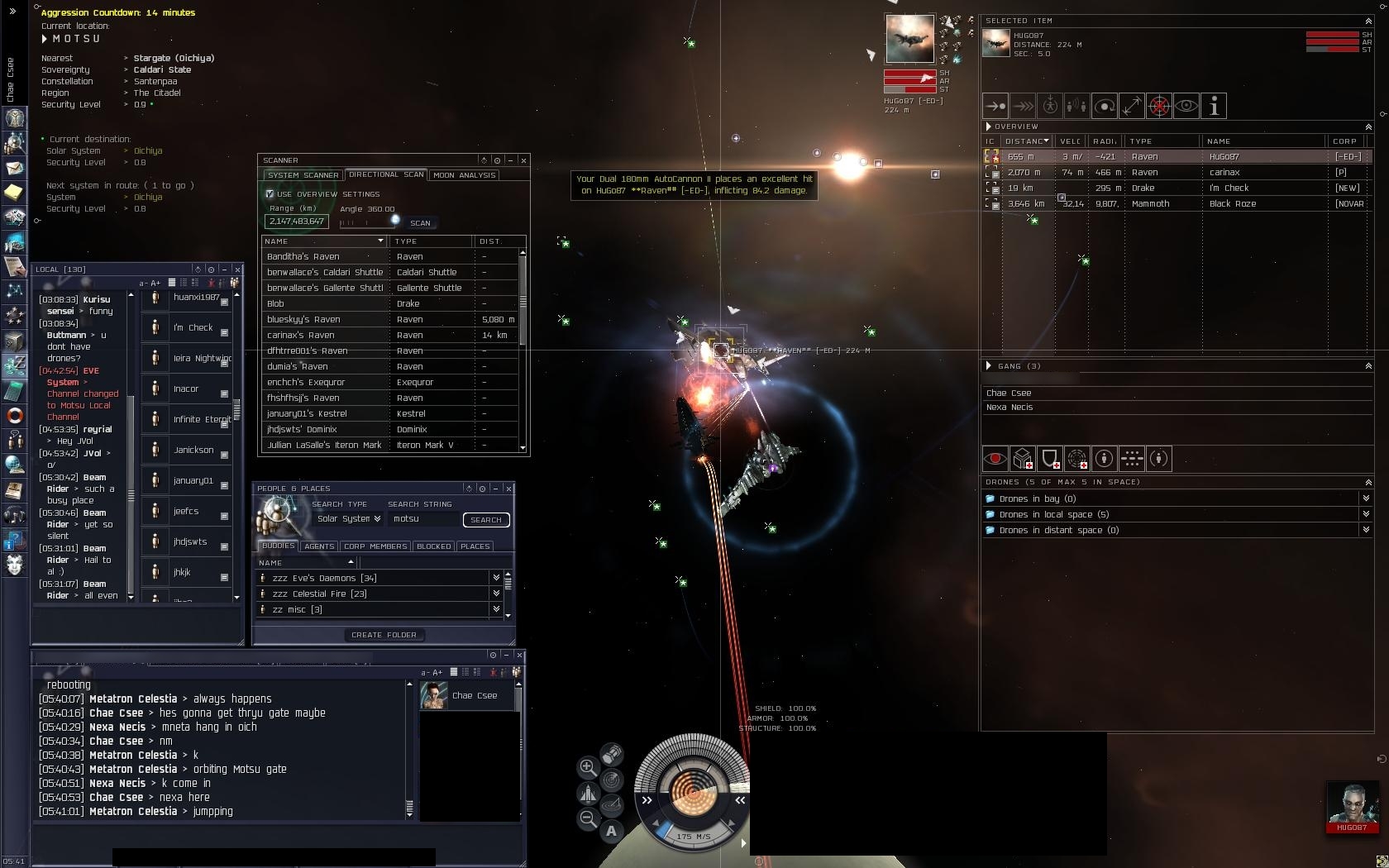Expand Drones in local space group
The image size is (1389, 868).
click(x=1366, y=514)
